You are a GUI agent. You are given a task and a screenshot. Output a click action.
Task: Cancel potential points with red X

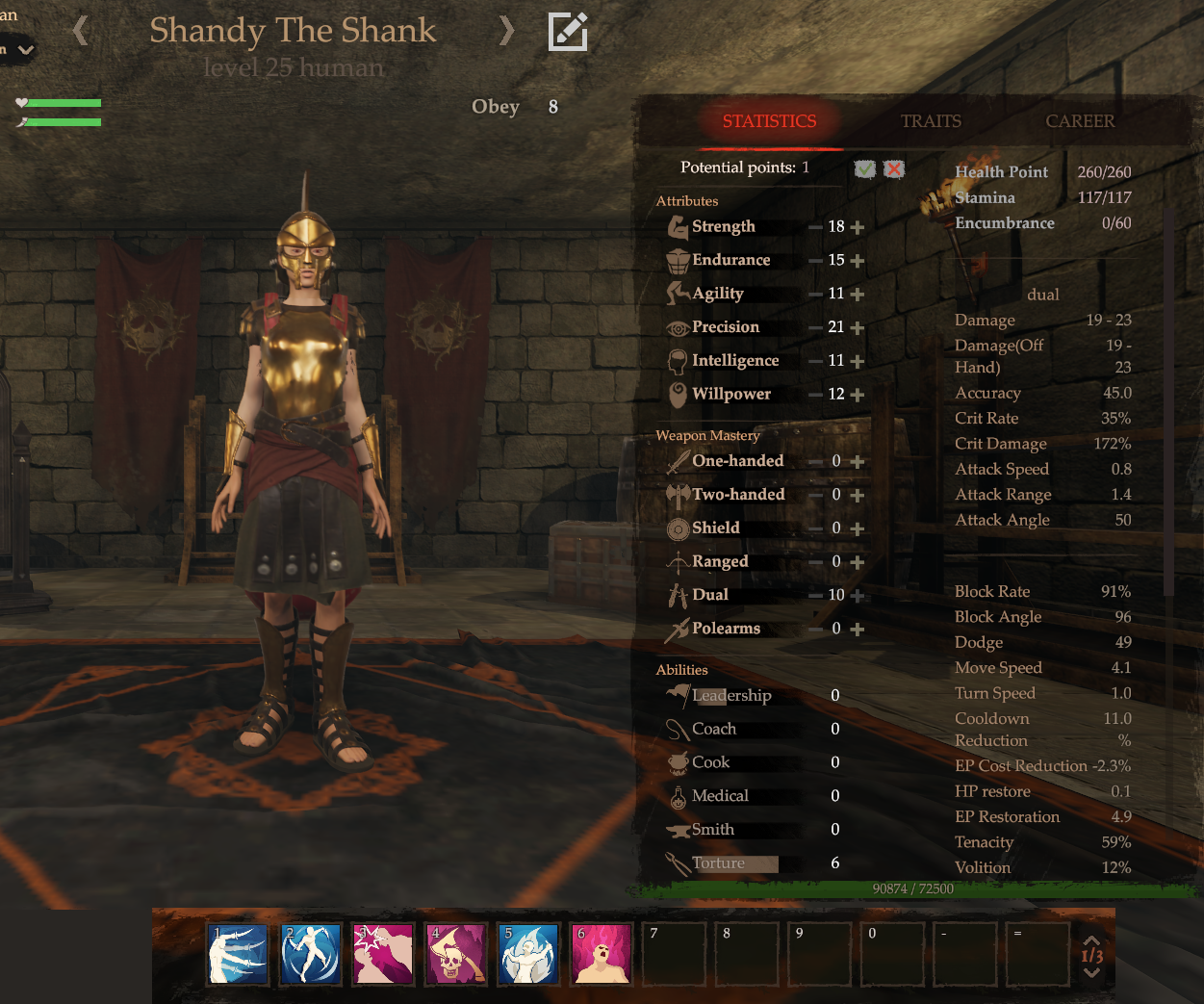click(x=894, y=168)
